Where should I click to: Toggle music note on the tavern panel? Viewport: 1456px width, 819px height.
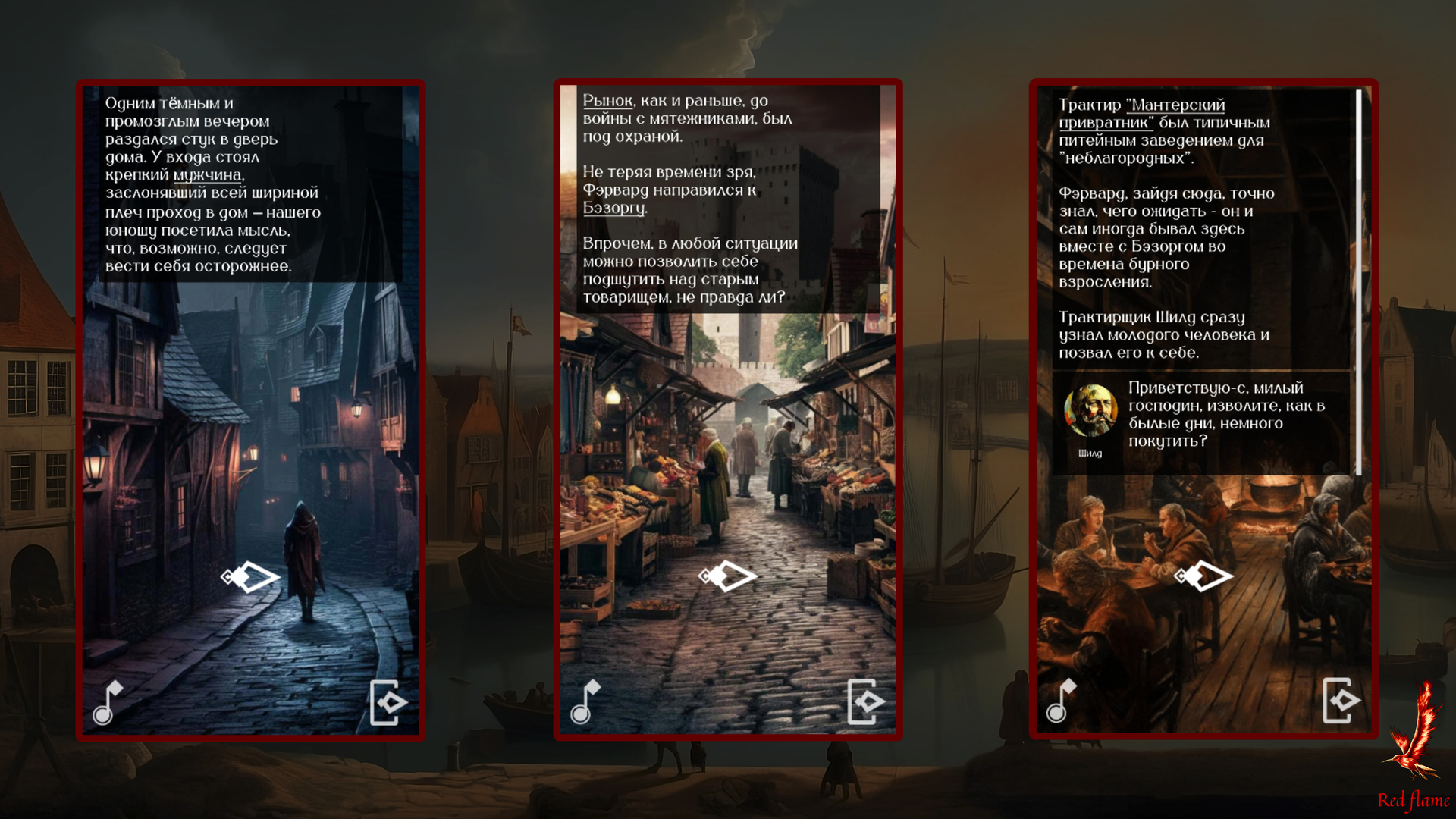[1061, 701]
